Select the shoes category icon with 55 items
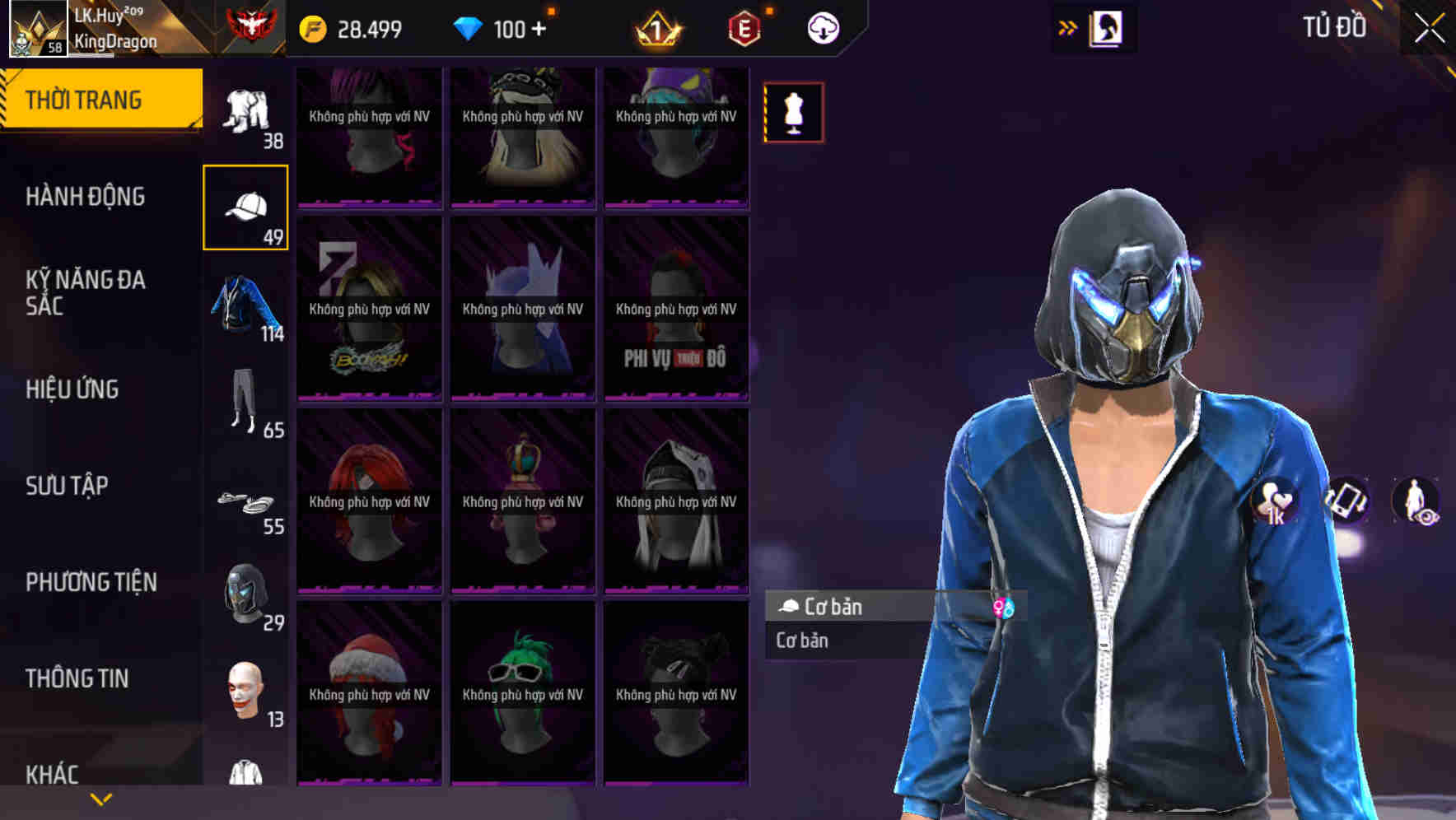1456x820 pixels. pos(246,502)
